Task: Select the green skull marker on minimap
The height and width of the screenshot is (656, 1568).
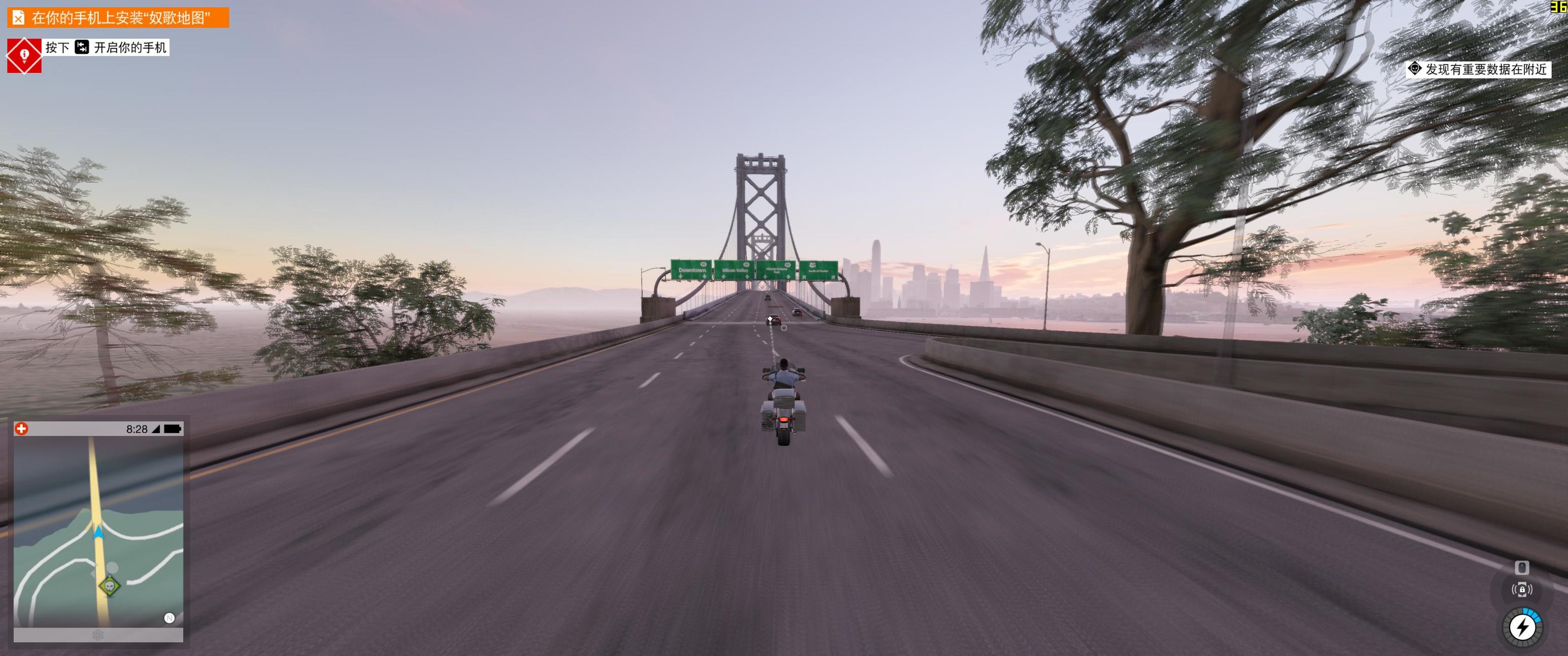Action: (109, 585)
